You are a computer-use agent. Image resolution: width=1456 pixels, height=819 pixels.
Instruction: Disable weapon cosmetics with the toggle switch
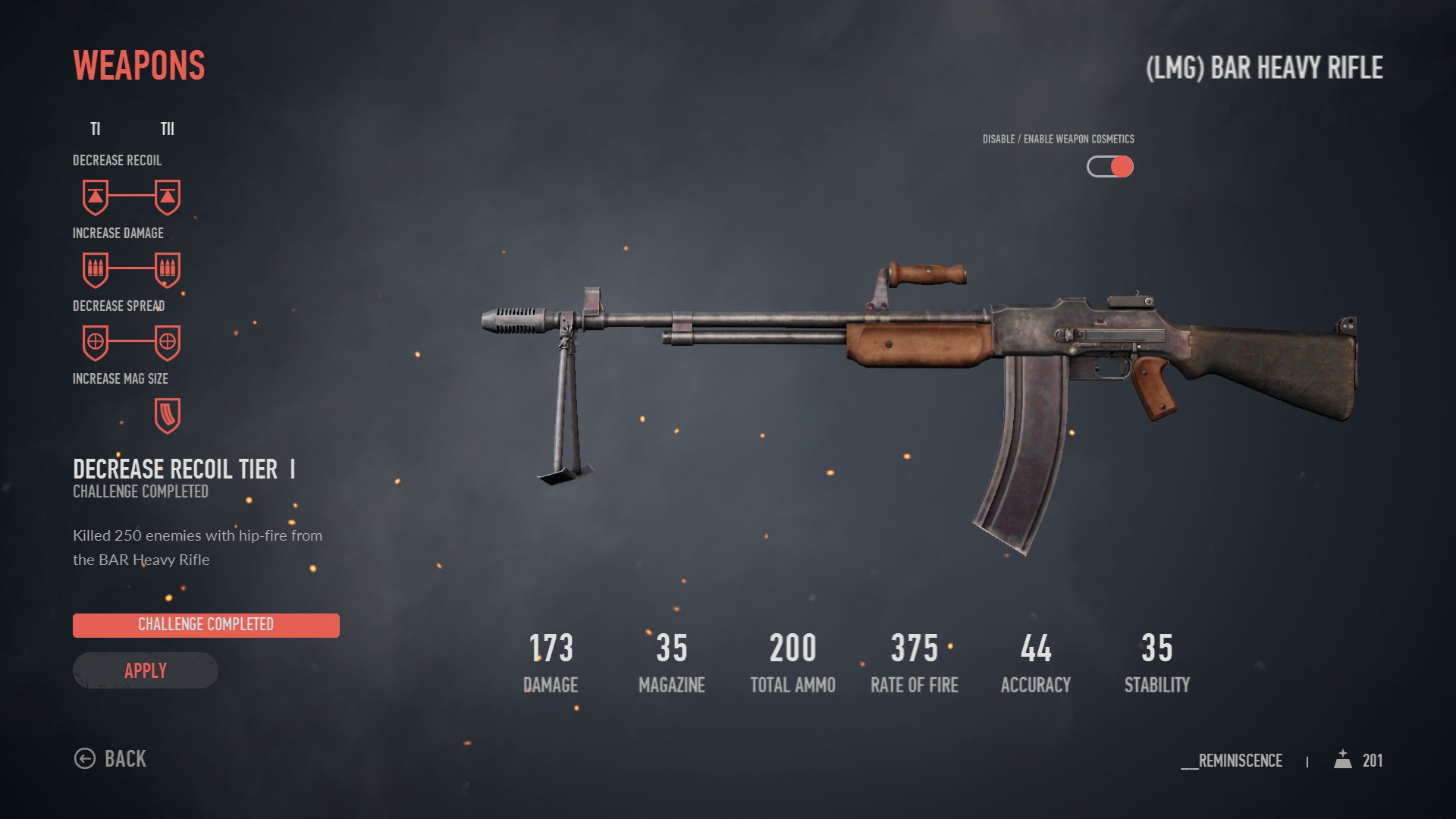(x=1109, y=167)
